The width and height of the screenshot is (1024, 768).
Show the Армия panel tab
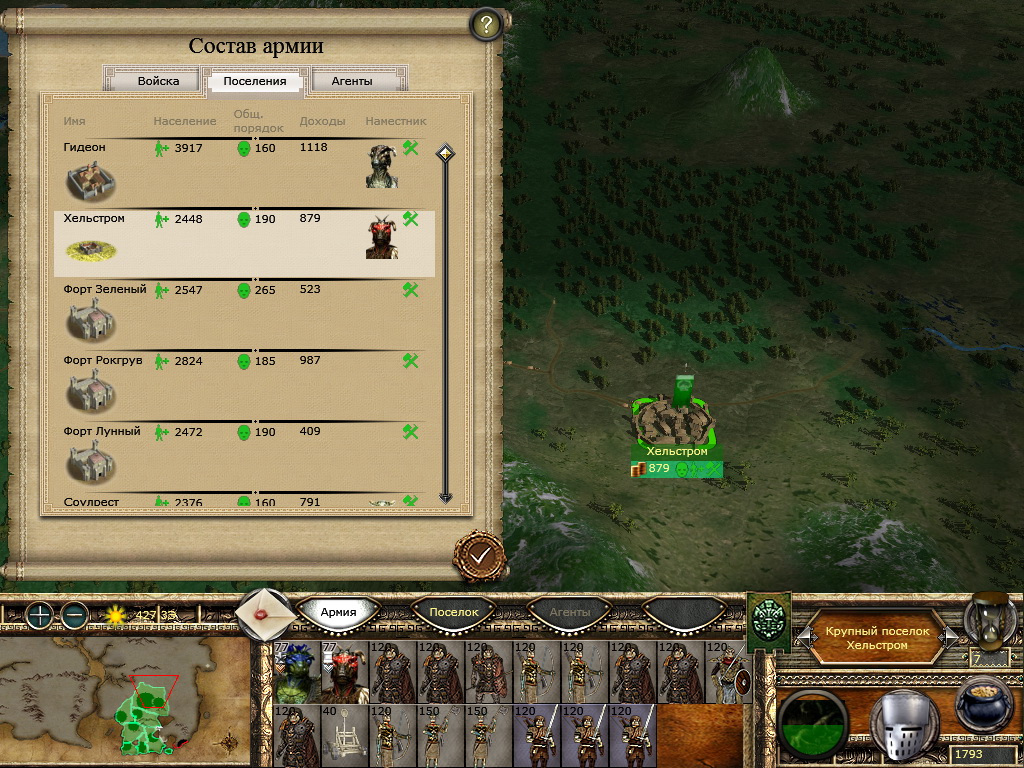tap(338, 612)
